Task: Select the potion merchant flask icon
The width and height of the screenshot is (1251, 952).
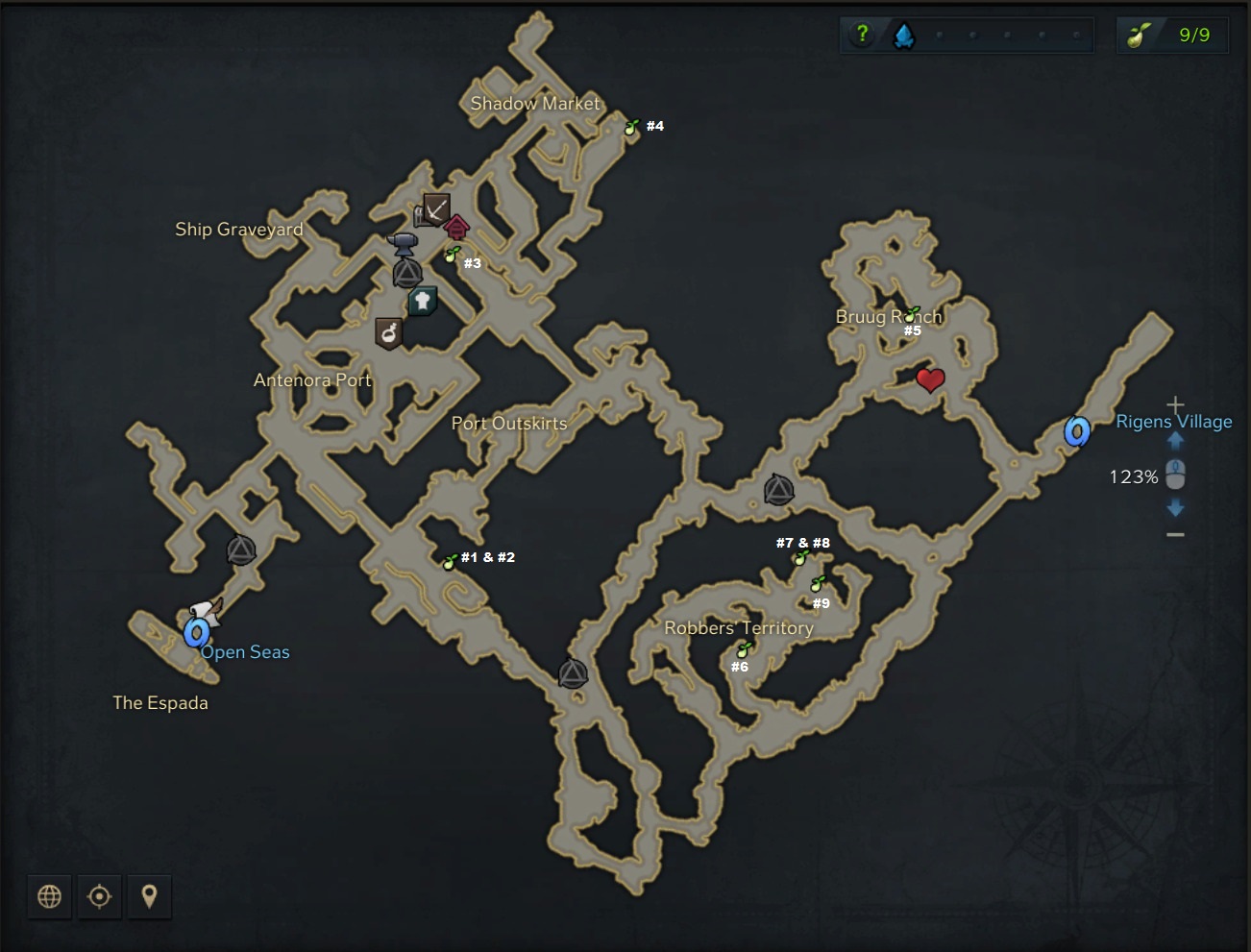Action: pos(388,333)
